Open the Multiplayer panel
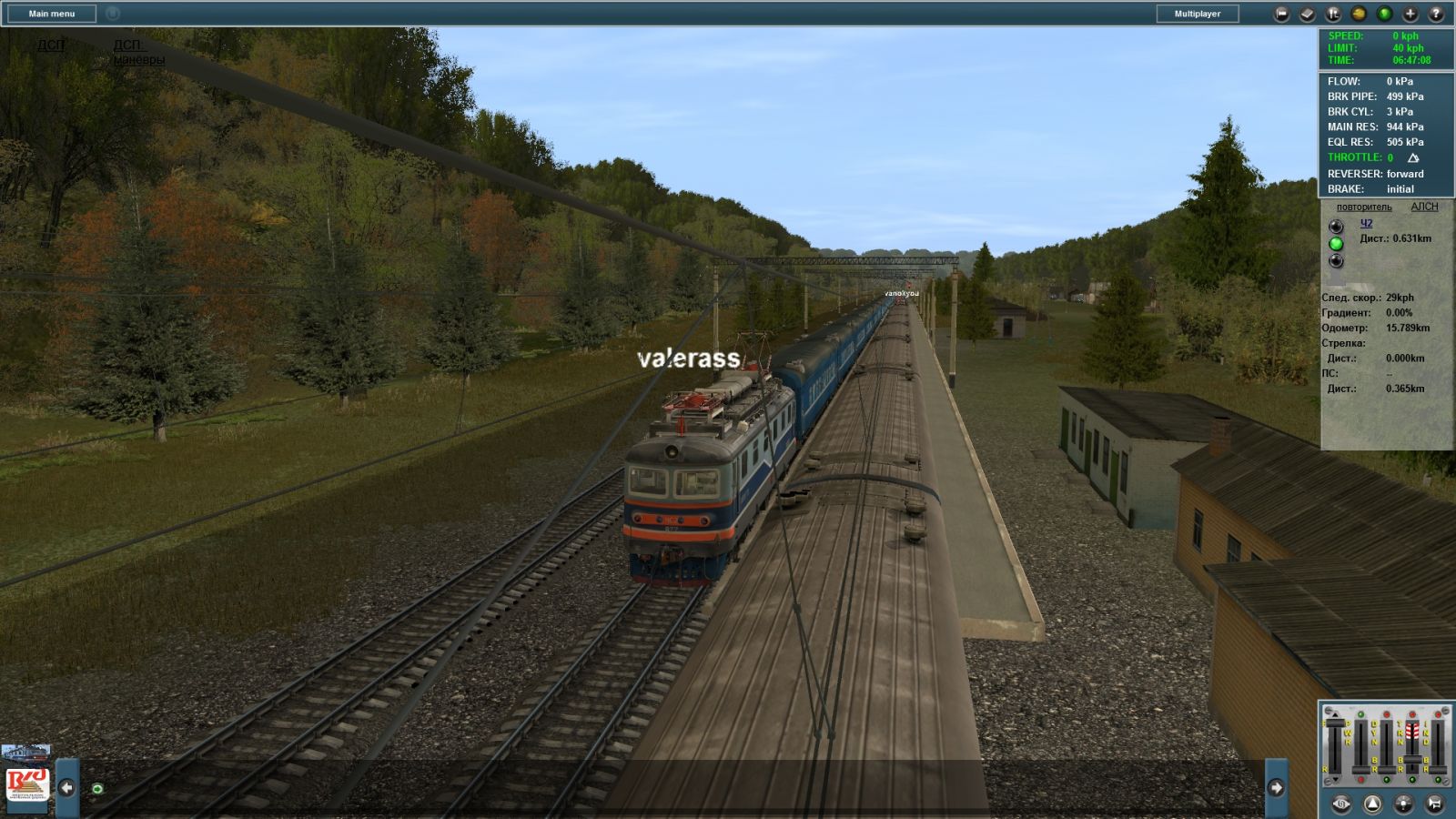This screenshot has width=1456, height=819. click(x=1197, y=14)
